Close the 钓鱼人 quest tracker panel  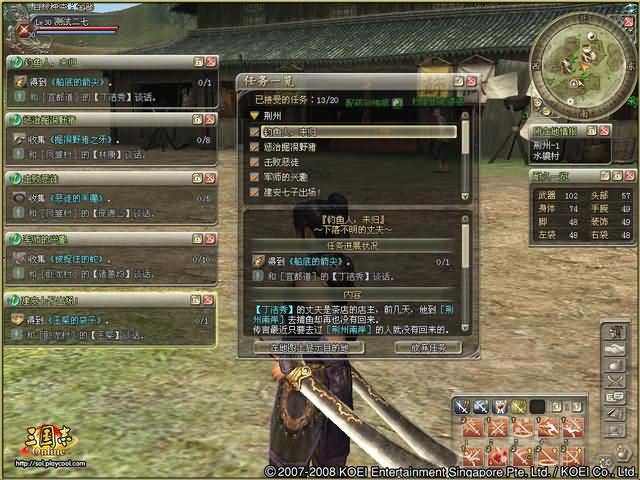click(x=209, y=62)
